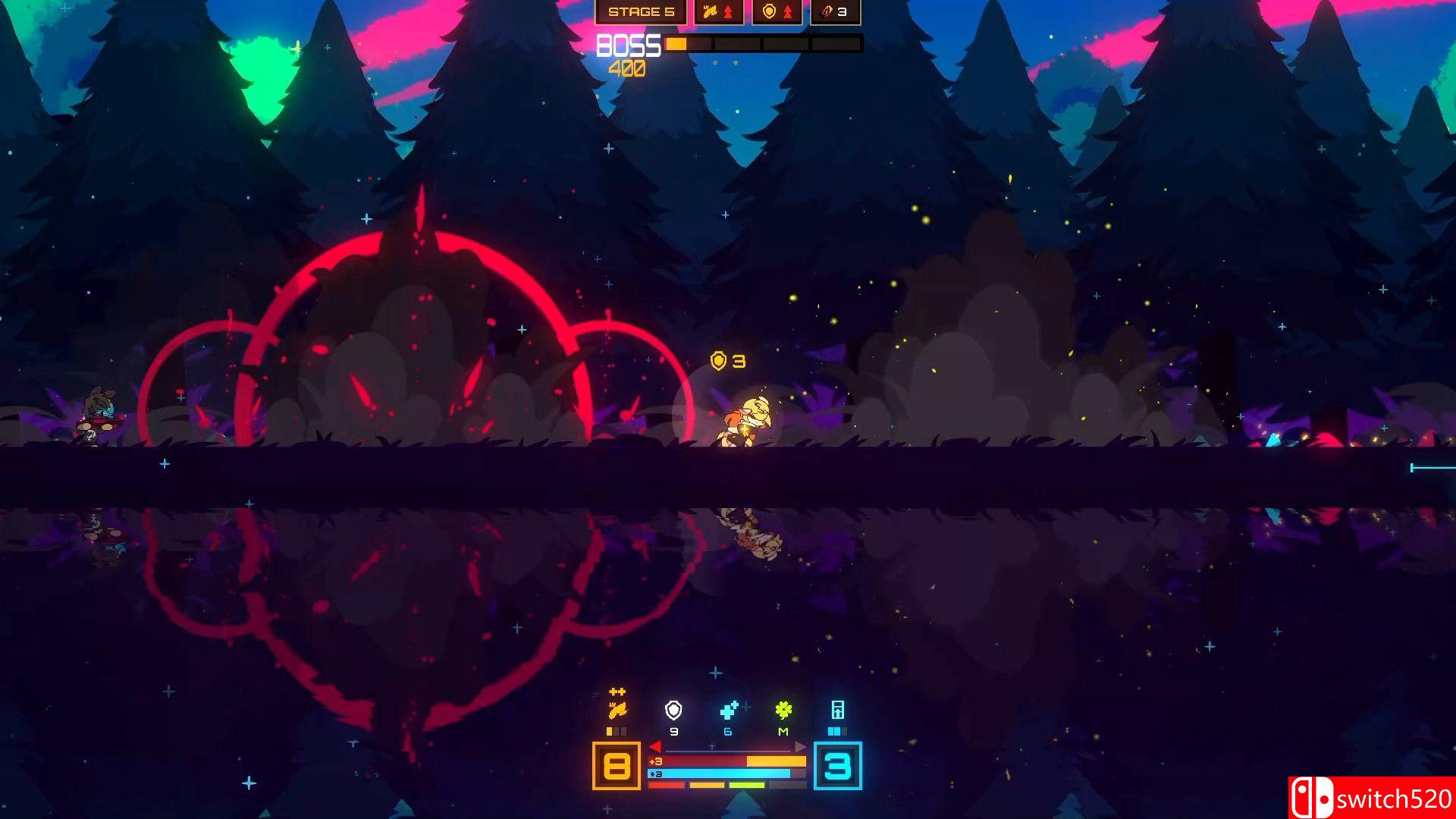Screen dimensions: 1456x819
Task: Click the enemy attack buff panel
Action: click(718, 12)
